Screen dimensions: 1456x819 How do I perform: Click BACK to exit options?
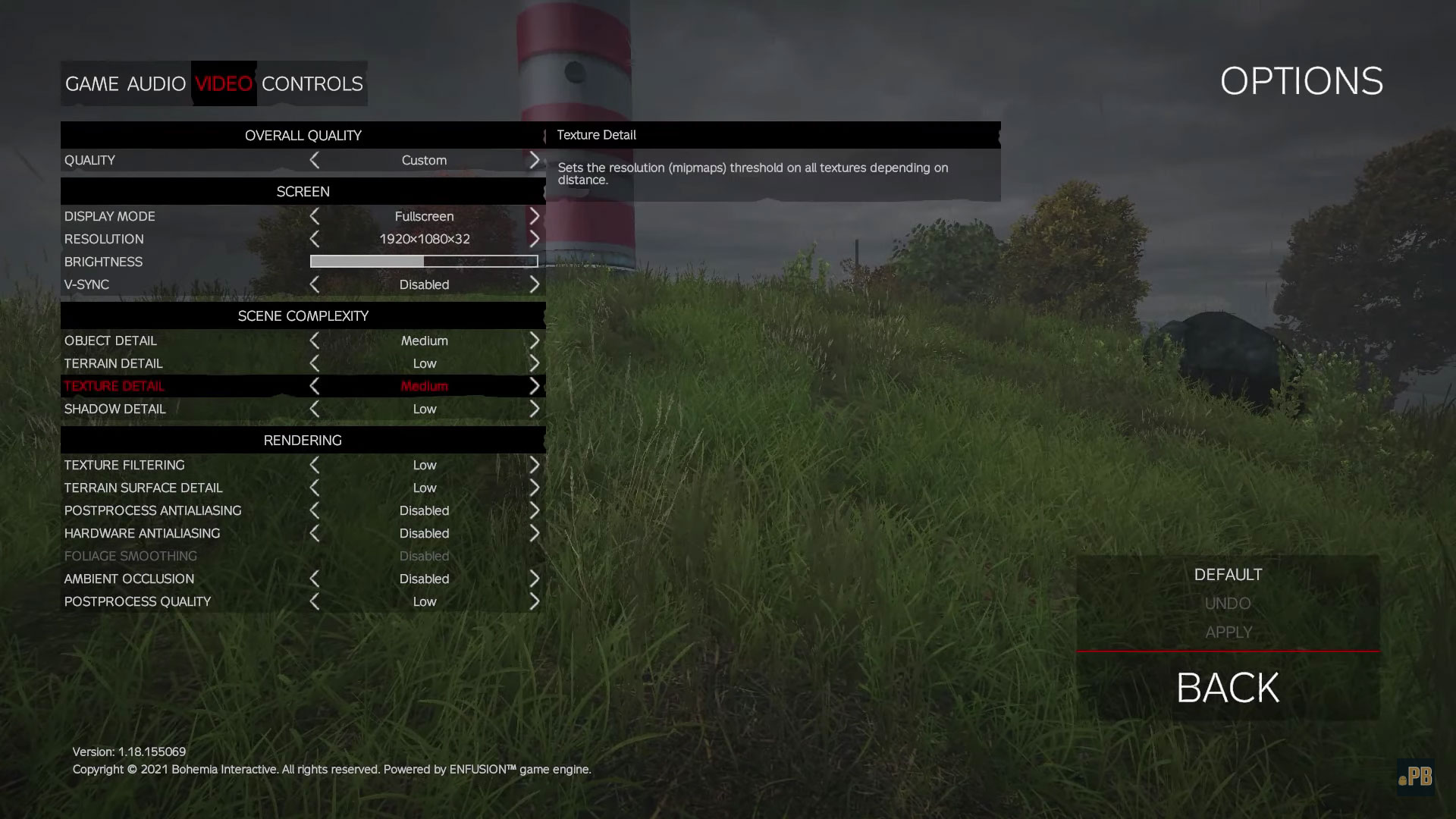[x=1227, y=688]
